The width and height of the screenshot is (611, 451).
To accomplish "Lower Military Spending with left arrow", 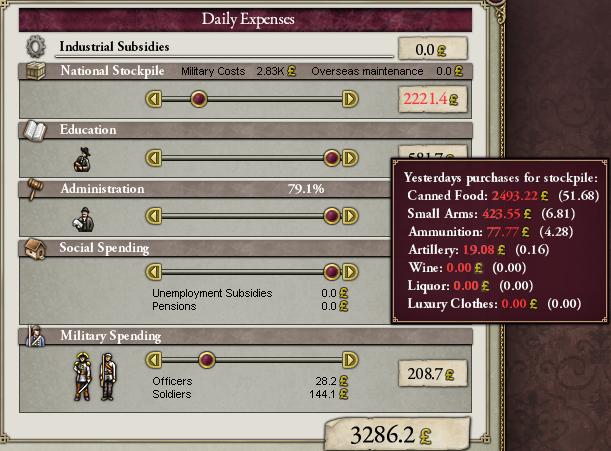I will (153, 360).
